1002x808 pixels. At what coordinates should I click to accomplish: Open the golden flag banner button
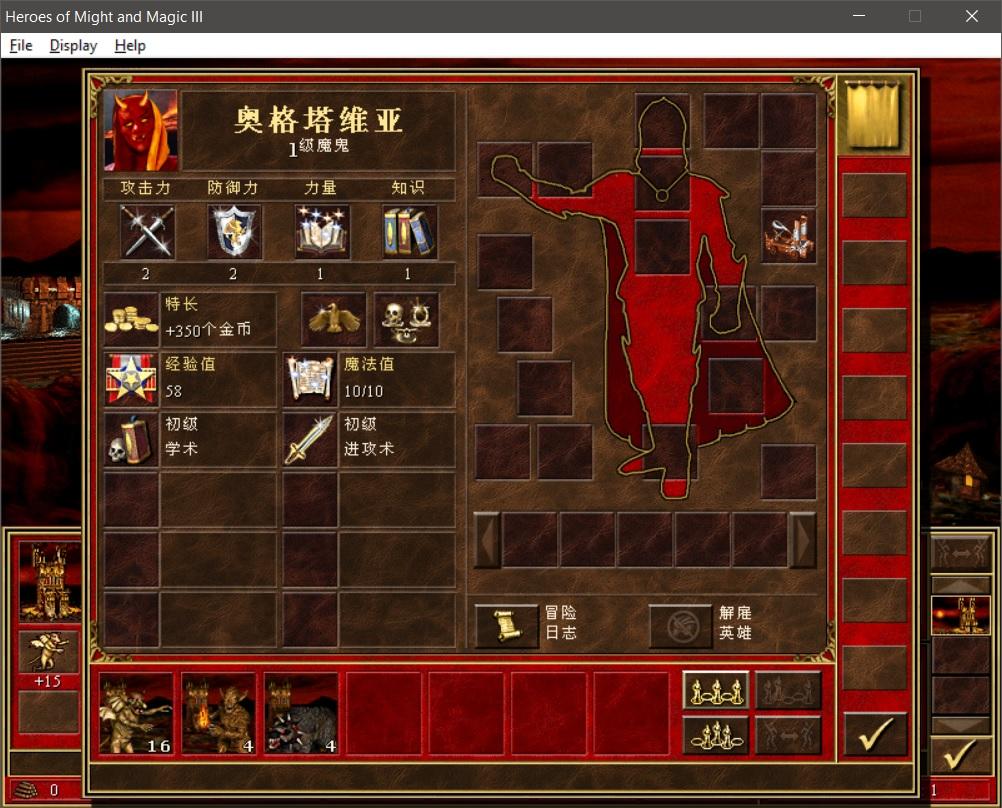pos(872,113)
